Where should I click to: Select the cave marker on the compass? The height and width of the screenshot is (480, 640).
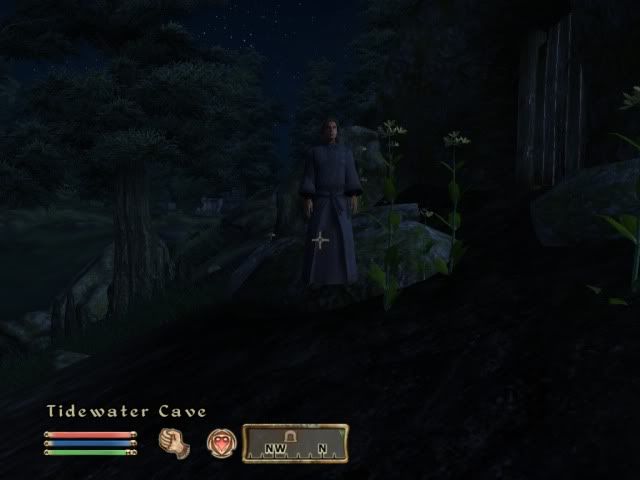(x=292, y=435)
